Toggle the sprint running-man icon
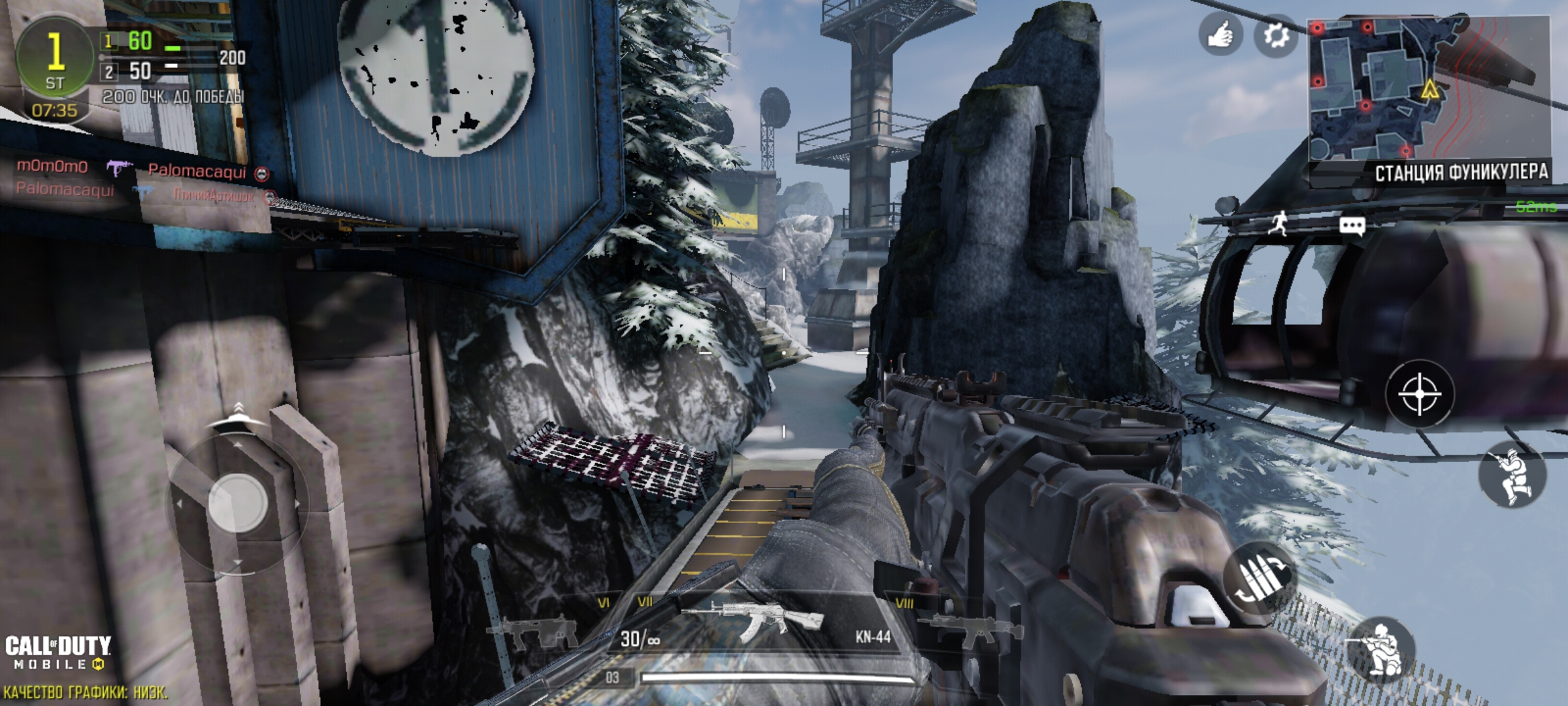This screenshot has width=1568, height=706. [x=1280, y=224]
